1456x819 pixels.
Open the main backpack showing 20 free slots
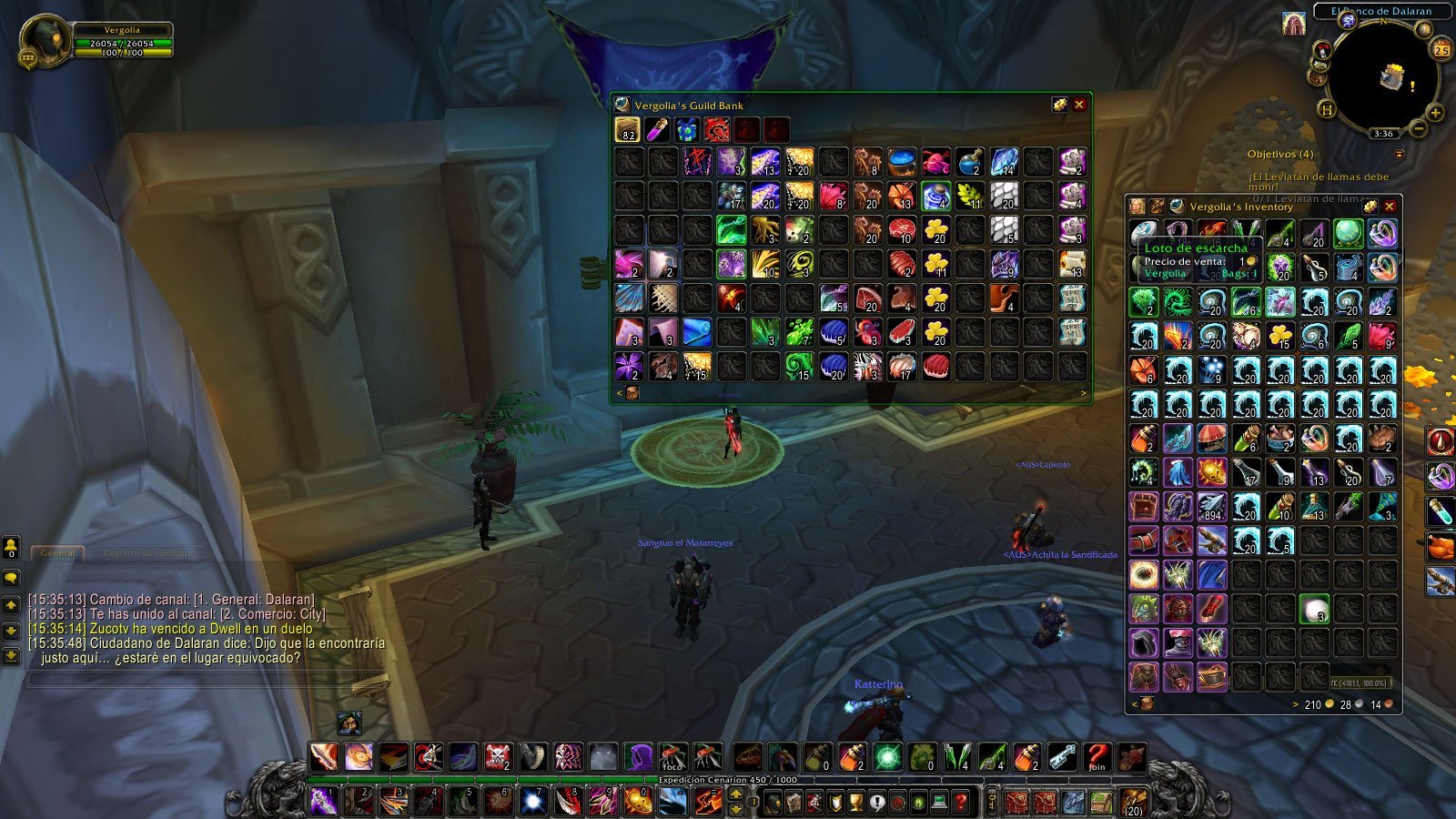[x=1134, y=802]
